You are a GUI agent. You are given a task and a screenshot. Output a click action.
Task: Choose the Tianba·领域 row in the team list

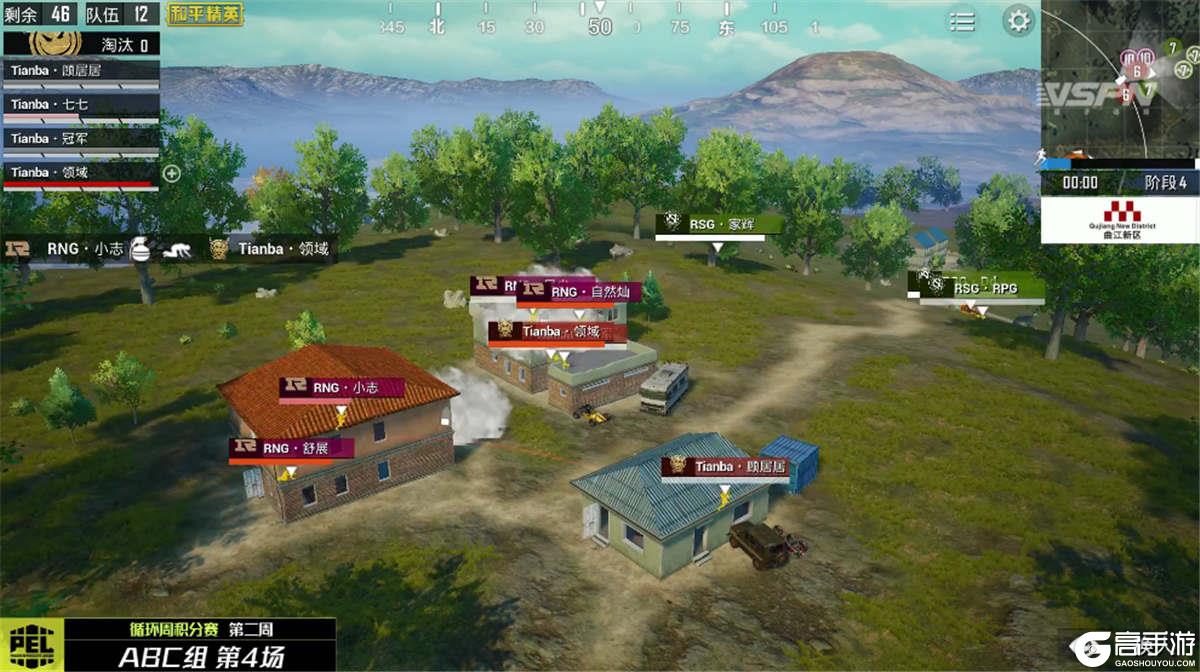(80, 173)
